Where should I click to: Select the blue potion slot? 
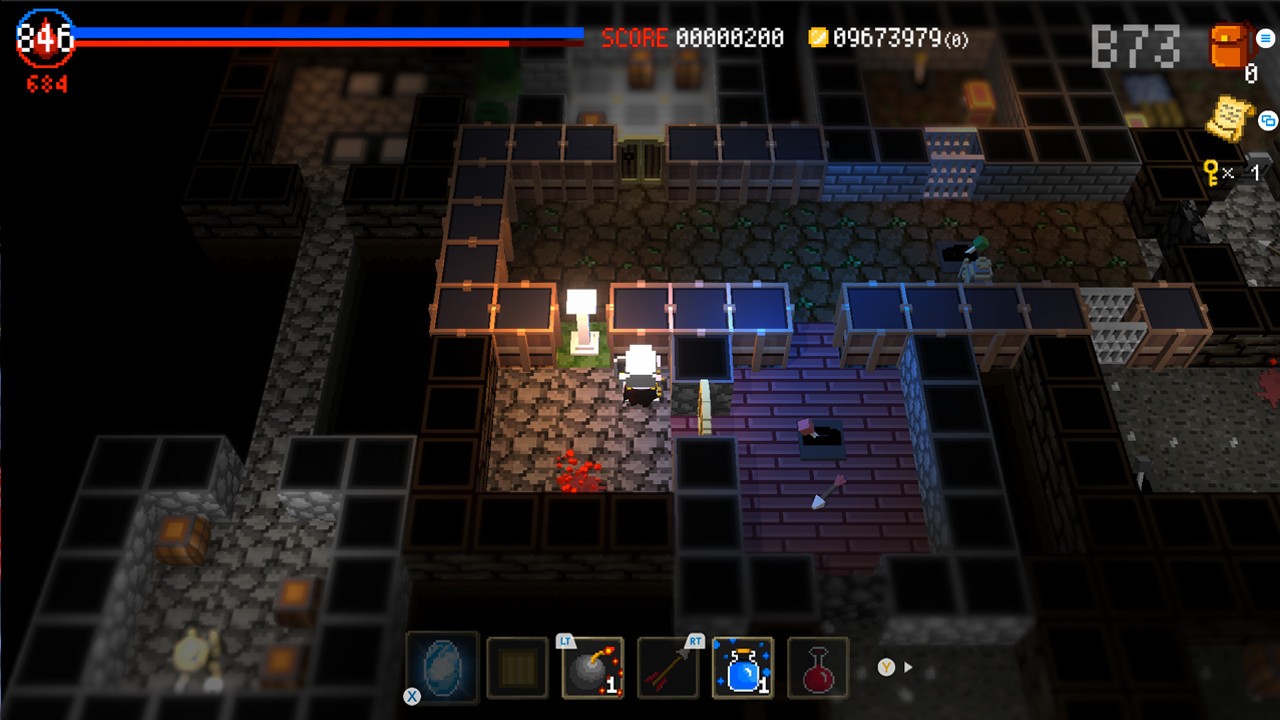(743, 668)
